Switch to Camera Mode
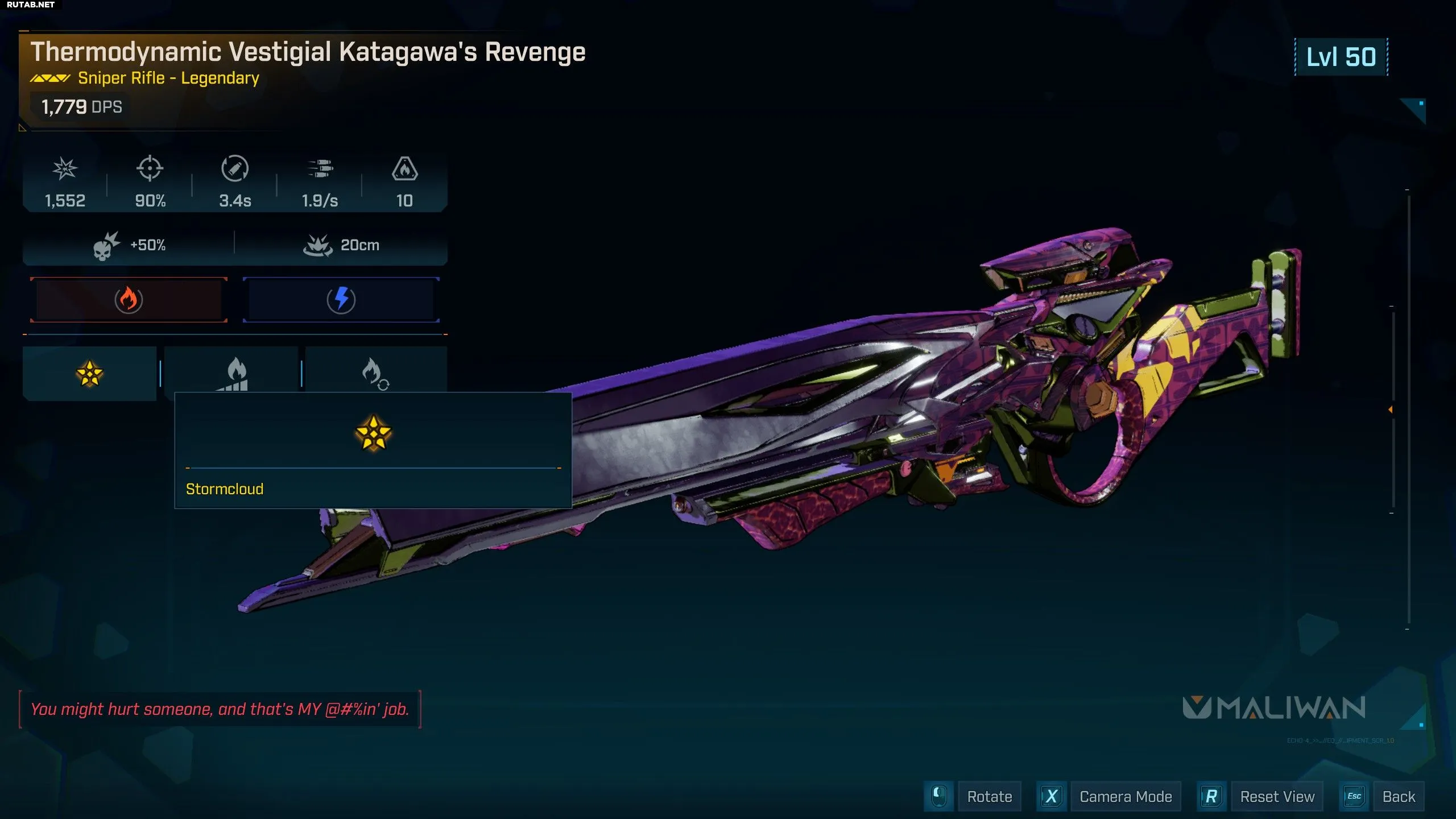 click(x=1125, y=796)
